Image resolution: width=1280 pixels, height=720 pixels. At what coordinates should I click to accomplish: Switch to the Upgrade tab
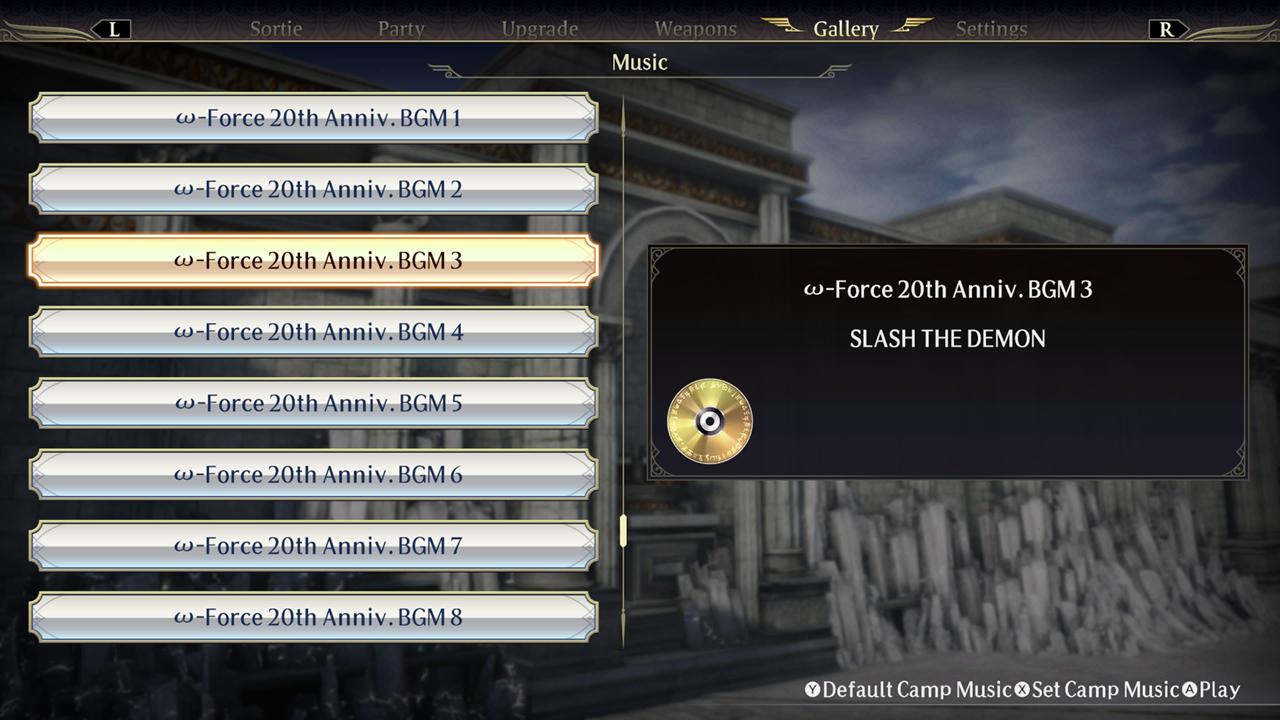coord(540,28)
